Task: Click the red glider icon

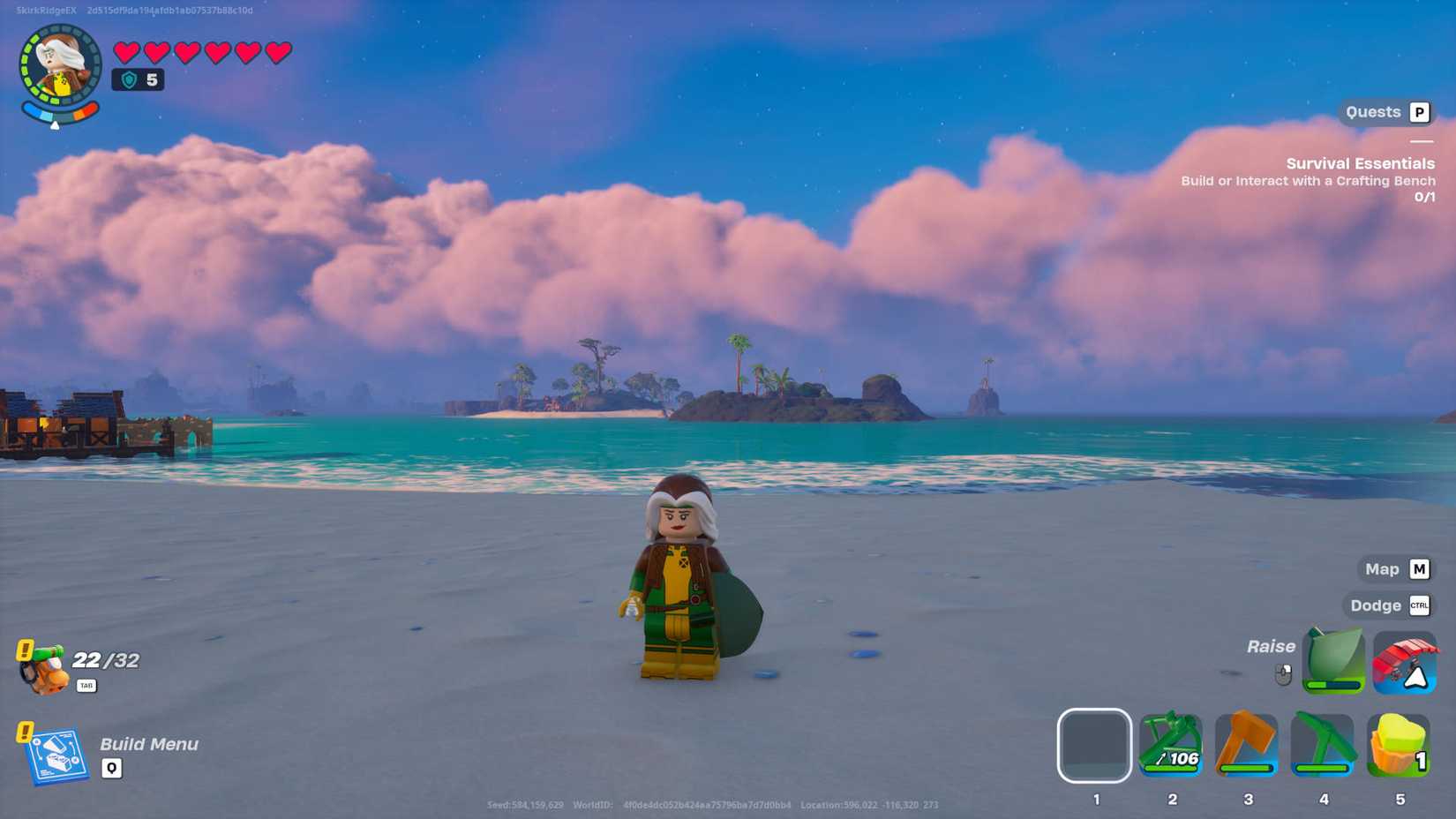Action: click(1405, 662)
